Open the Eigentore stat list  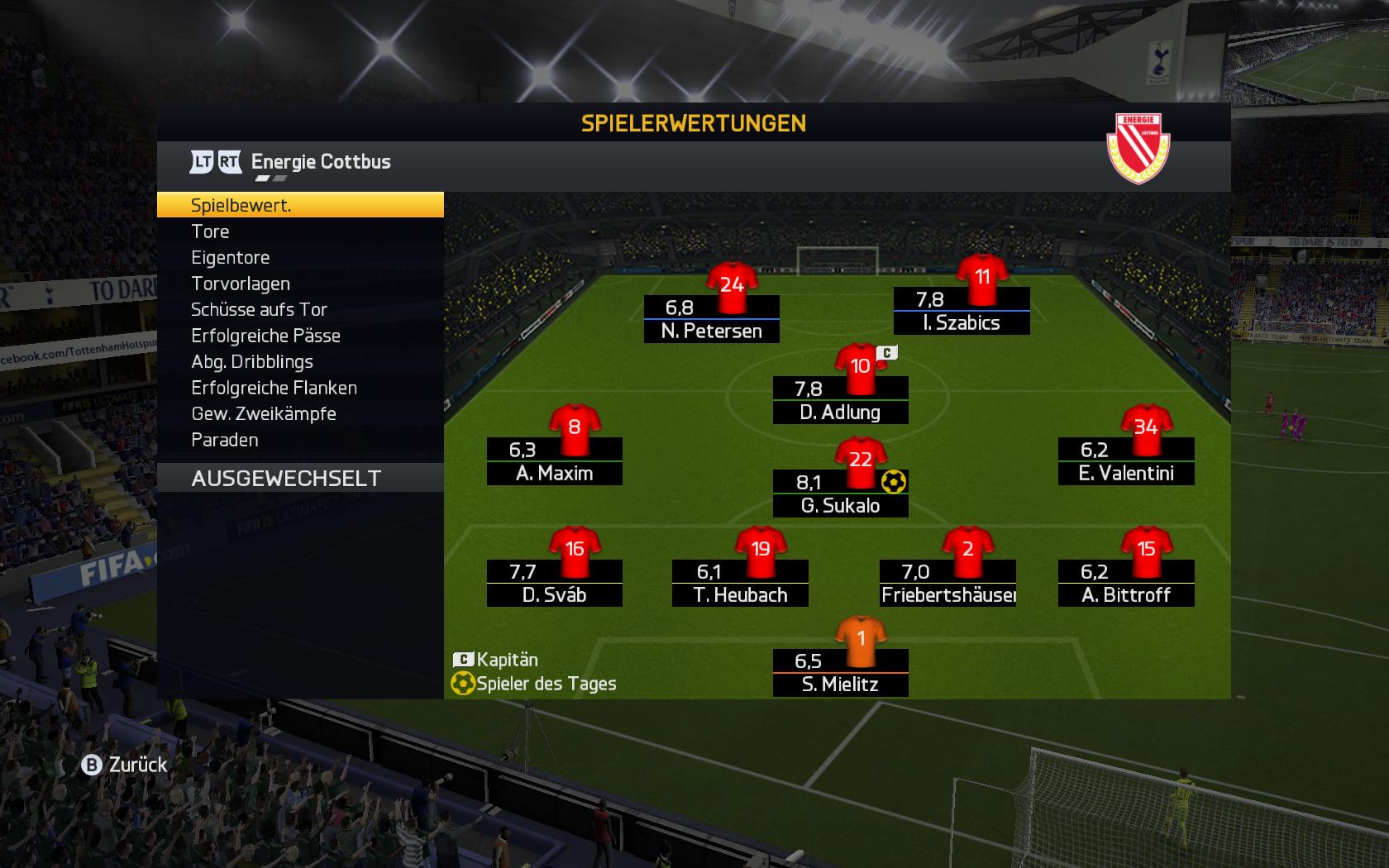click(x=299, y=257)
